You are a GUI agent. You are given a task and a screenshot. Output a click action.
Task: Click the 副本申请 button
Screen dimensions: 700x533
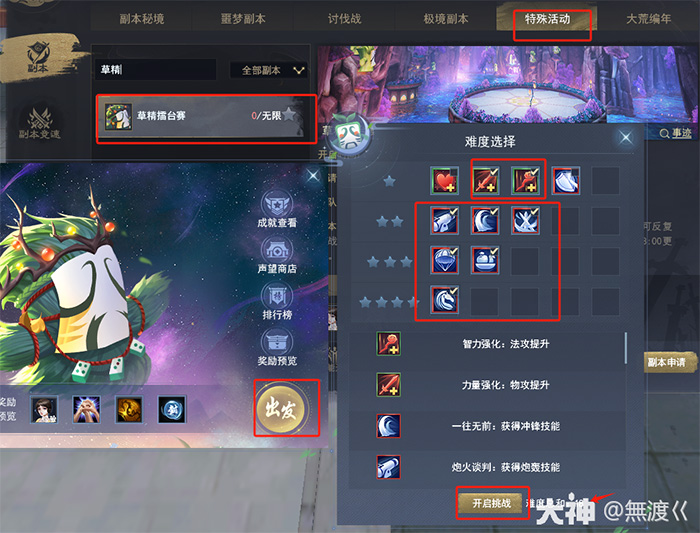tap(670, 362)
